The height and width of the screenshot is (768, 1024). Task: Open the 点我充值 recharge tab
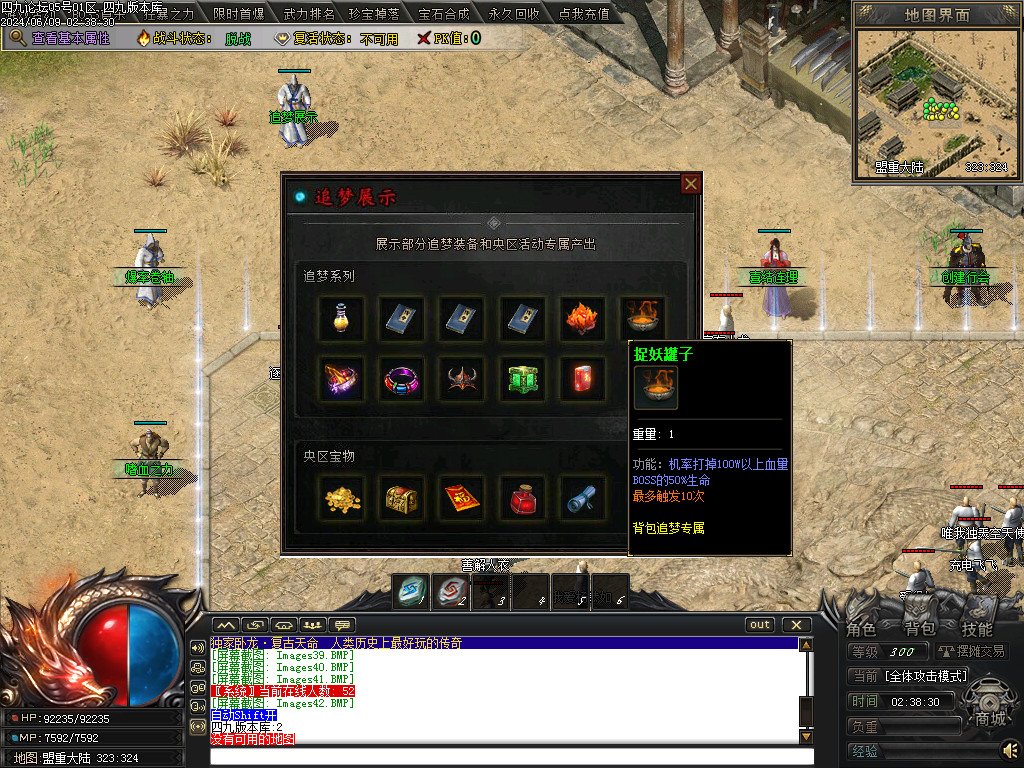click(x=586, y=14)
